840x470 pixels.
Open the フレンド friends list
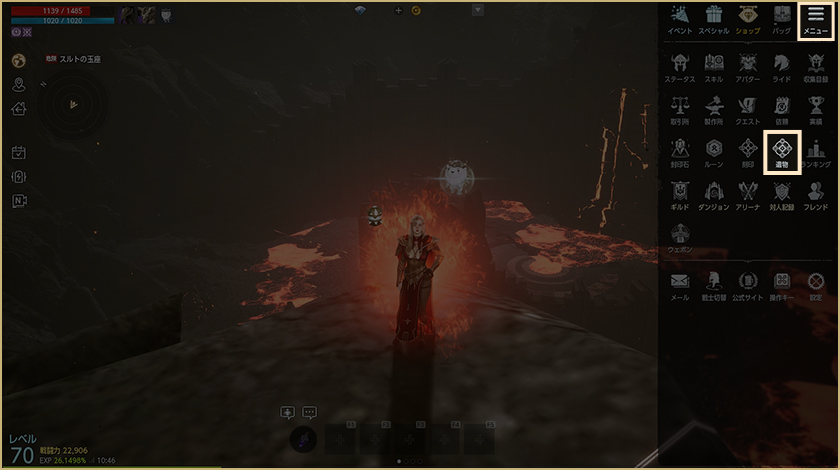coord(815,194)
